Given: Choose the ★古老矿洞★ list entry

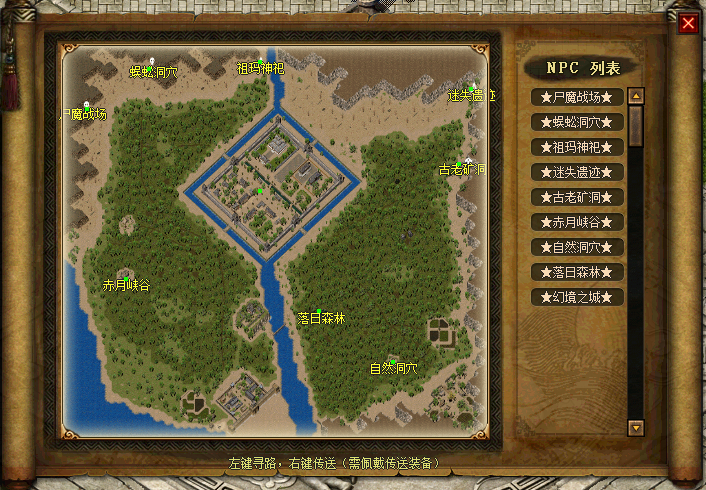Looking at the screenshot, I should pos(578,197).
